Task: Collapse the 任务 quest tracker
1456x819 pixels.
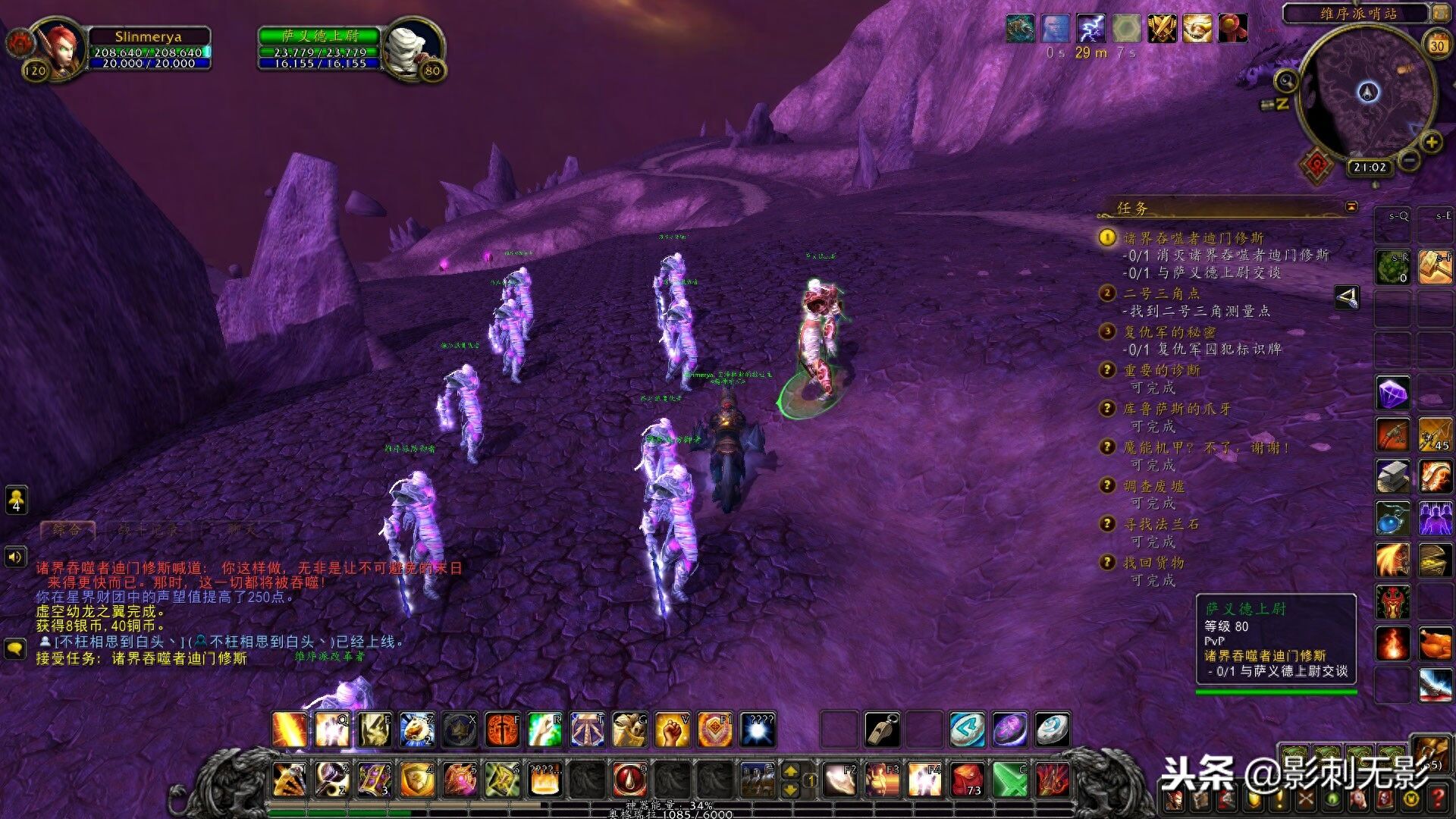Action: [x=1351, y=206]
